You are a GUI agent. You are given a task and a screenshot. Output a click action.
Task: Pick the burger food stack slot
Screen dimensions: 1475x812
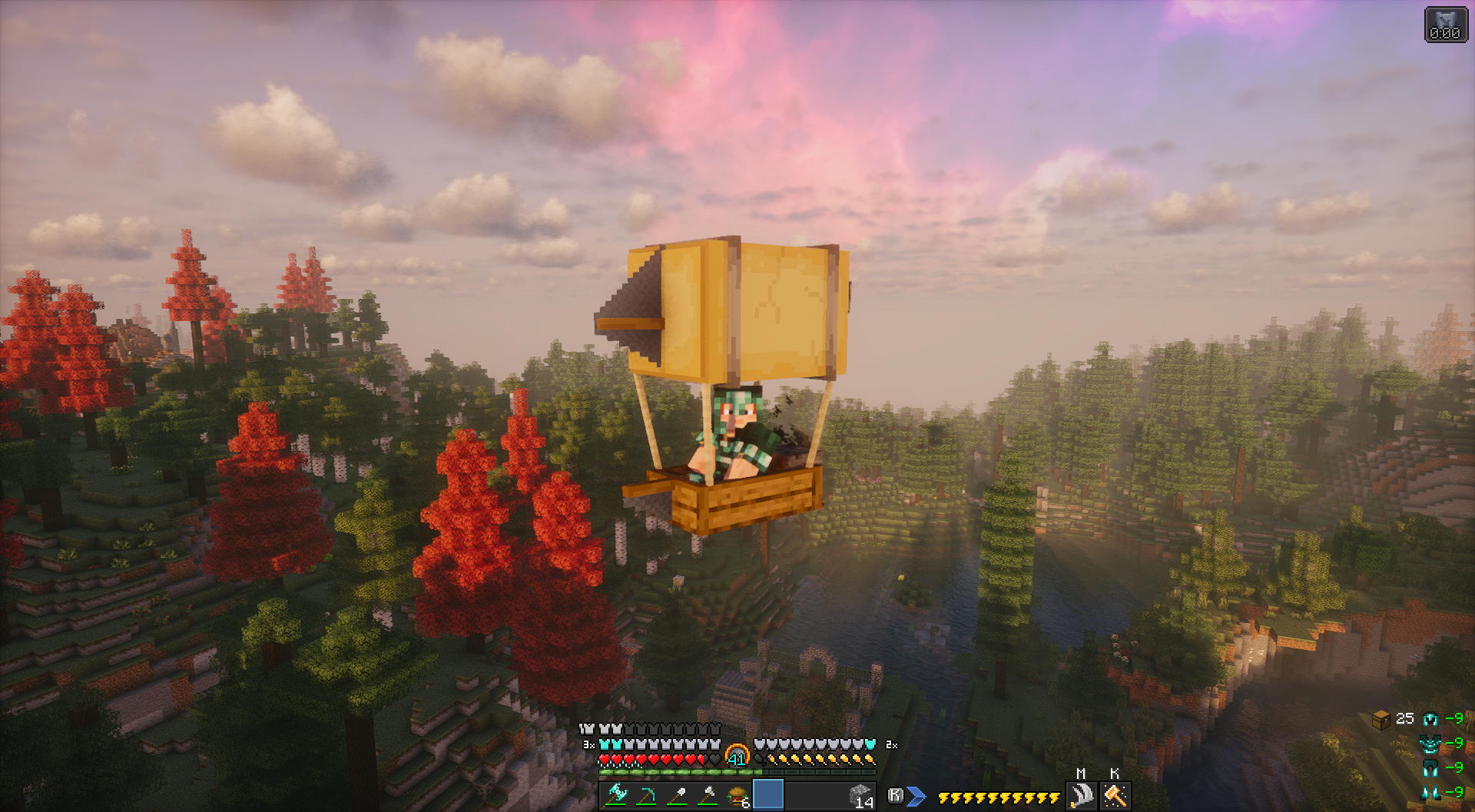tap(737, 796)
